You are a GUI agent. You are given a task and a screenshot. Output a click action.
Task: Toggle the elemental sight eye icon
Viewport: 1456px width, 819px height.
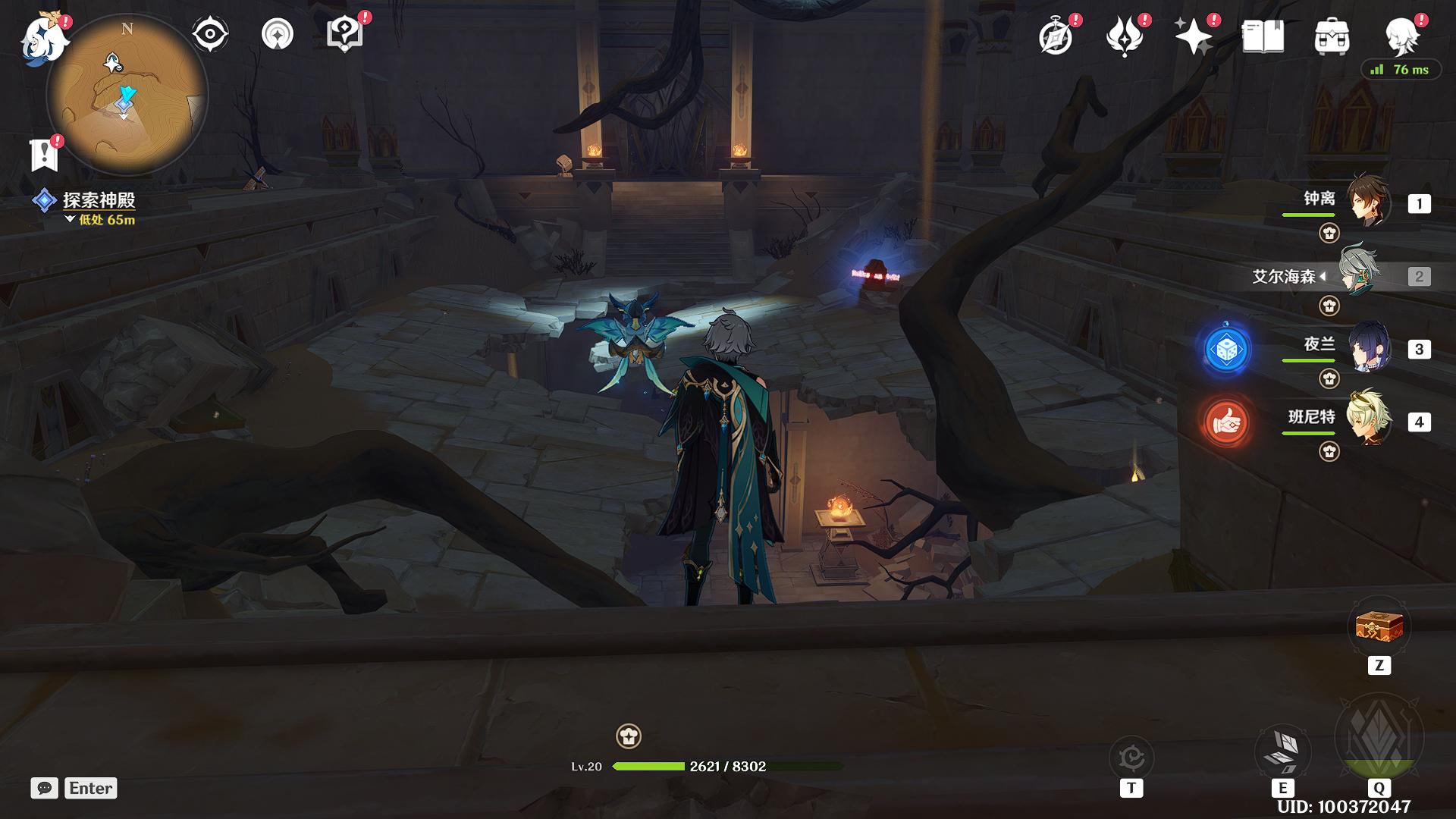(x=209, y=34)
